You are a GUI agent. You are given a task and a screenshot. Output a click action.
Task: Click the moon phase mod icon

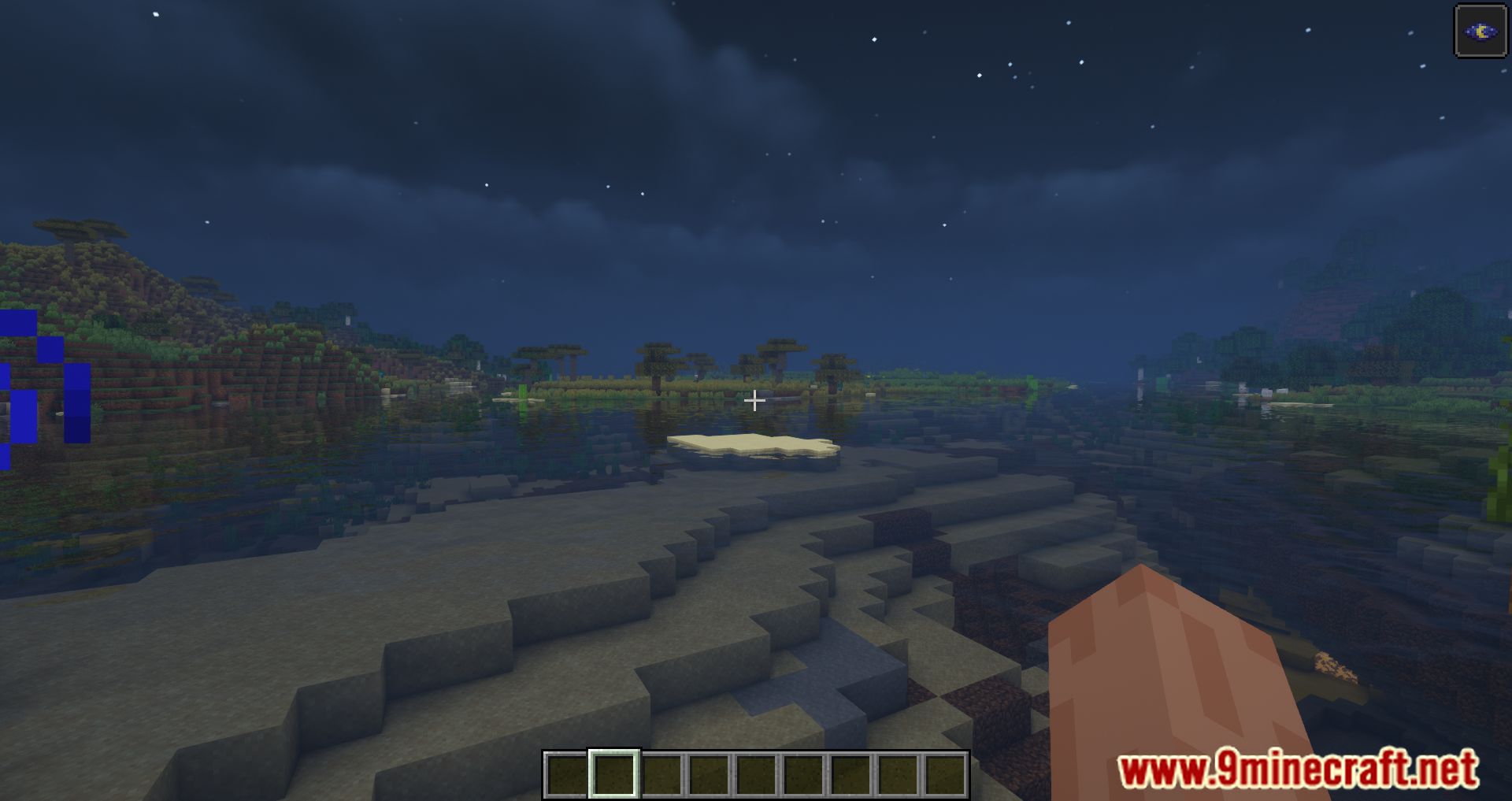coord(1480,32)
